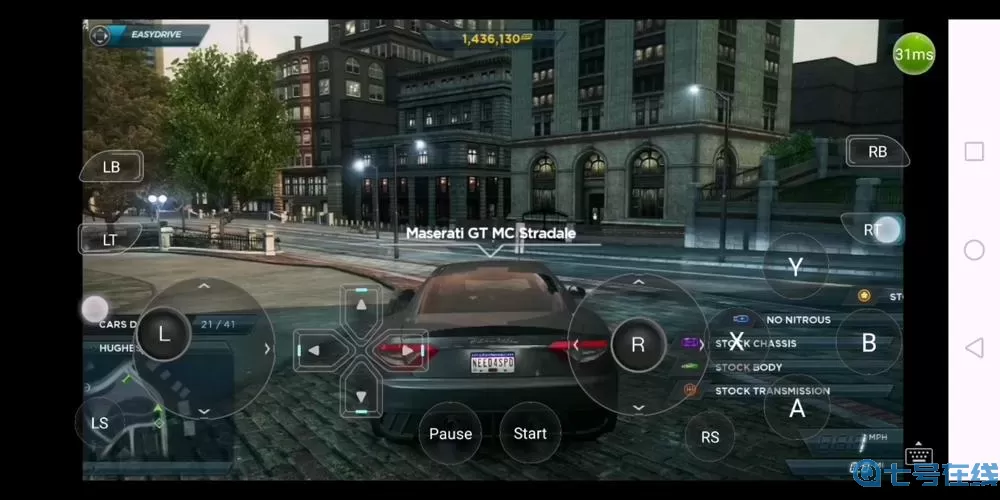Click the on-screen Pause button
Viewport: 1000px width, 500px height.
tap(450, 433)
